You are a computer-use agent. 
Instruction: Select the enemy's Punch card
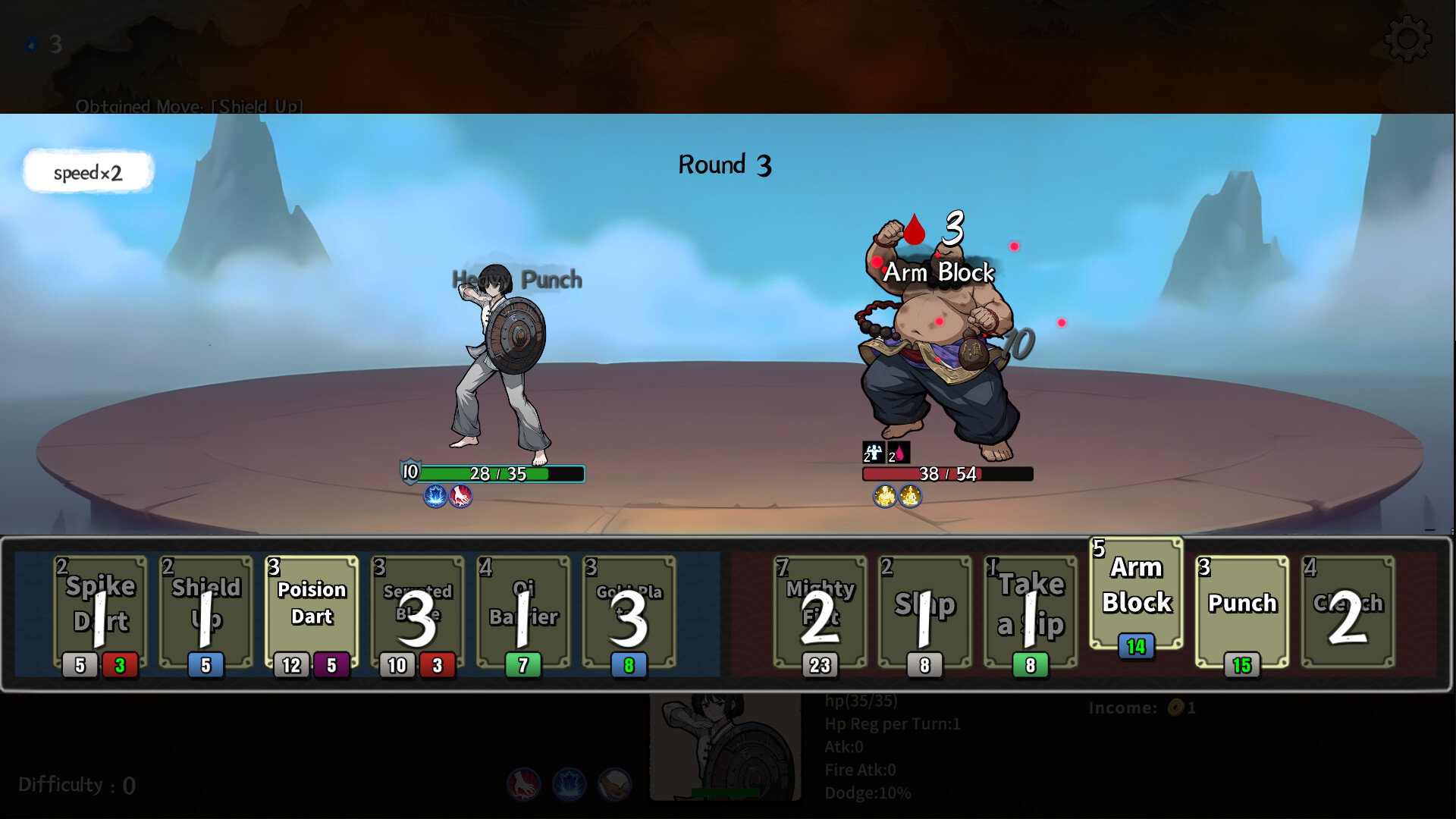1241,610
